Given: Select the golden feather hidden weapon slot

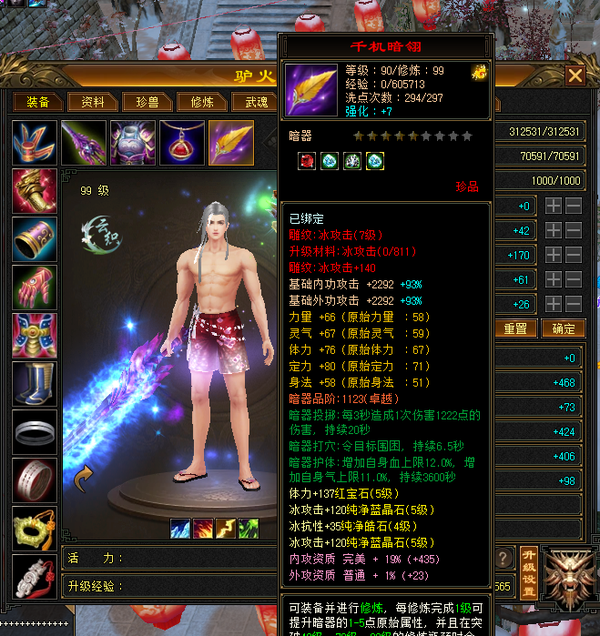Looking at the screenshot, I should click(x=230, y=143).
